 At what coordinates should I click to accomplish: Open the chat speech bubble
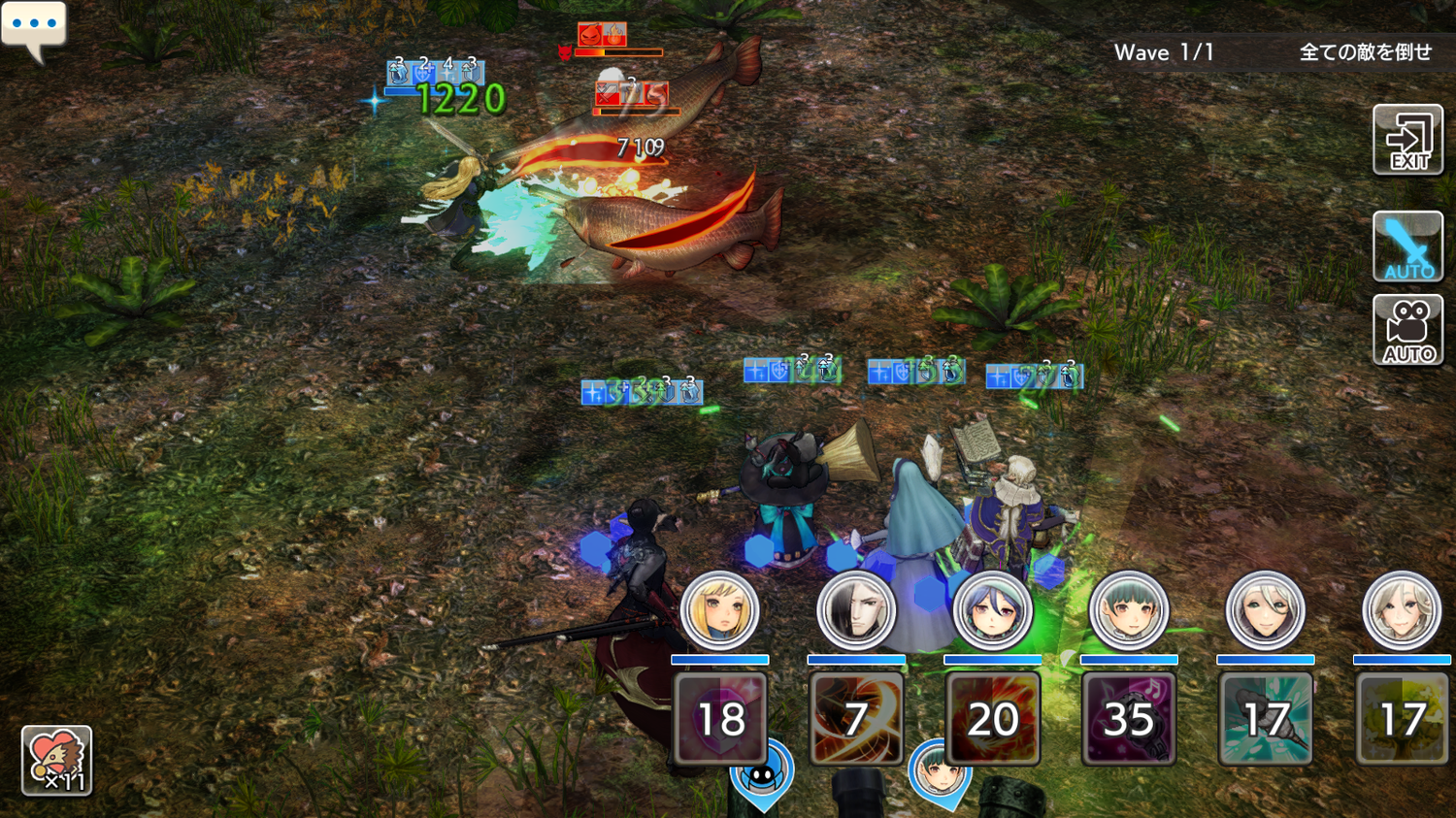(x=34, y=26)
